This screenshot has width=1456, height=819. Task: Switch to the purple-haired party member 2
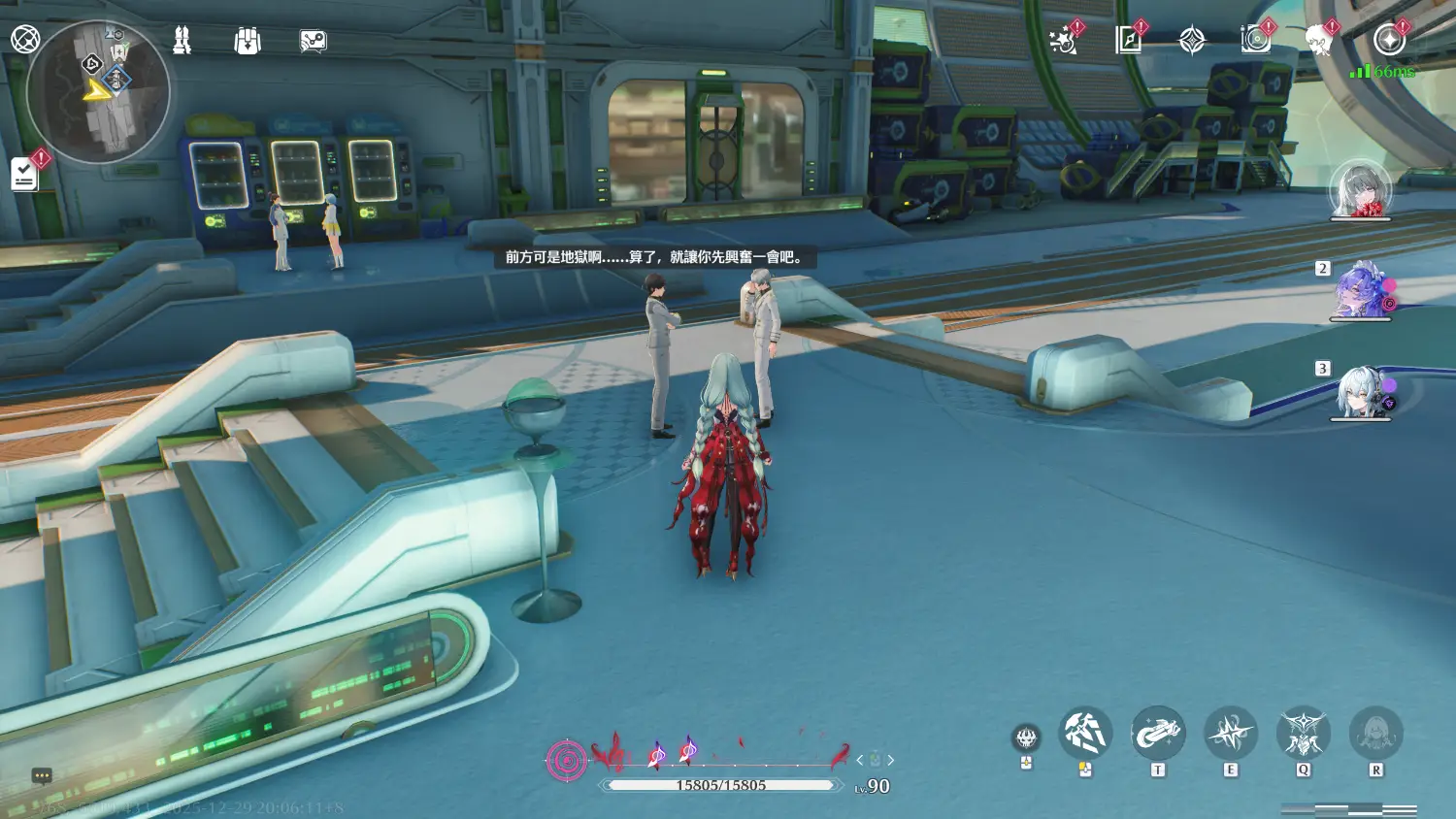click(x=1361, y=289)
